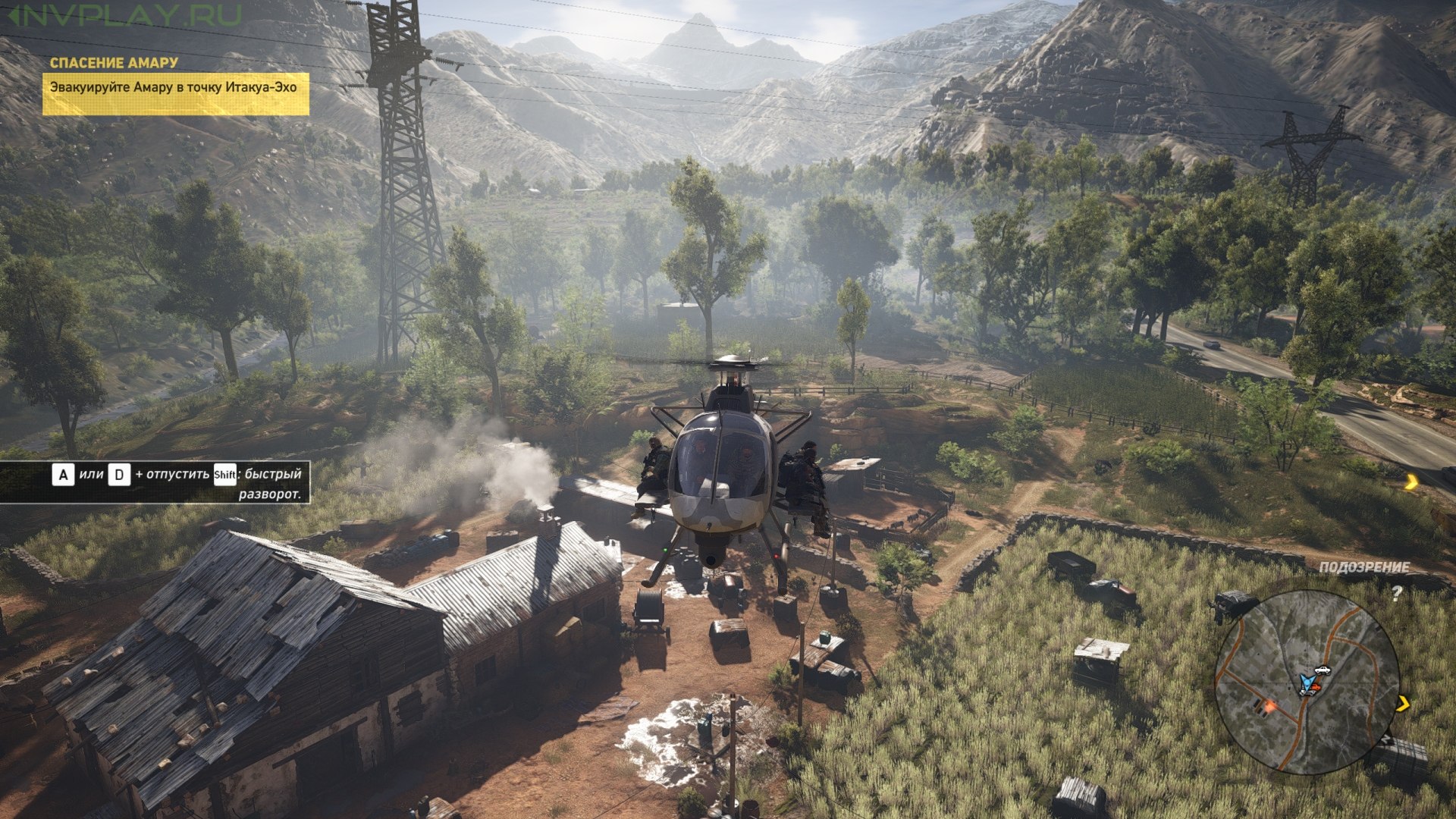Click the yellow objective chevron beside the minimap
The width and height of the screenshot is (1456, 819).
1403,704
